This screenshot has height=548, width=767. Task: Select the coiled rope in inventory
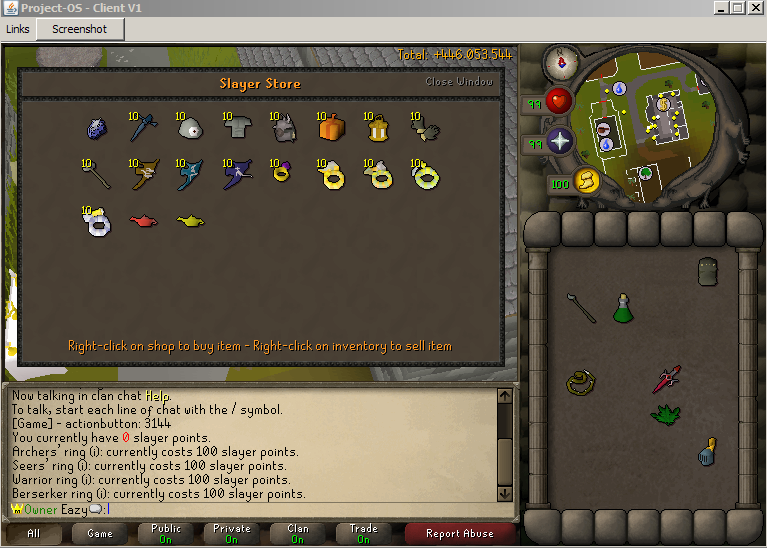(x=580, y=382)
